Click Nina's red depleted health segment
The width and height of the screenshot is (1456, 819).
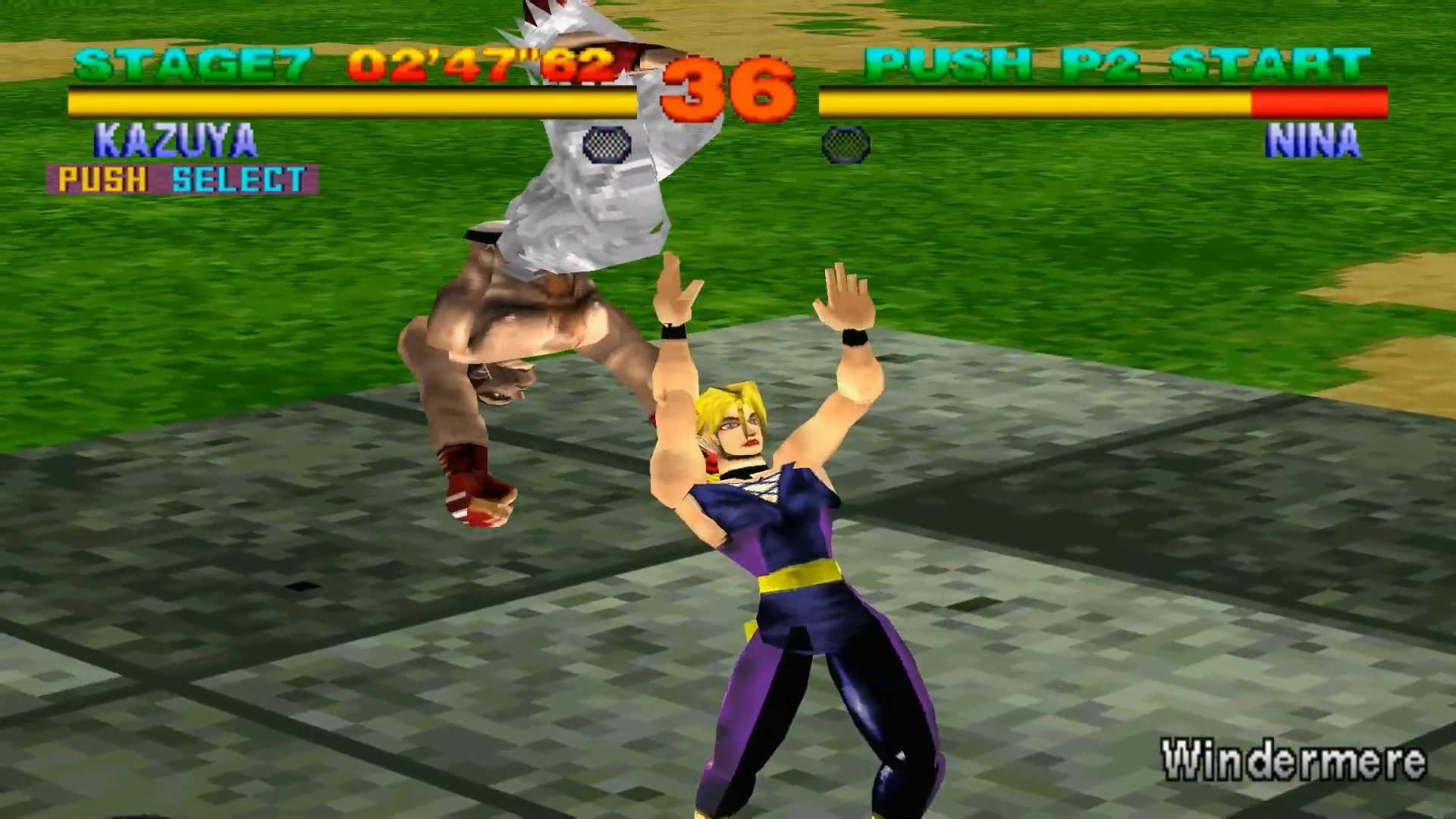click(1319, 101)
